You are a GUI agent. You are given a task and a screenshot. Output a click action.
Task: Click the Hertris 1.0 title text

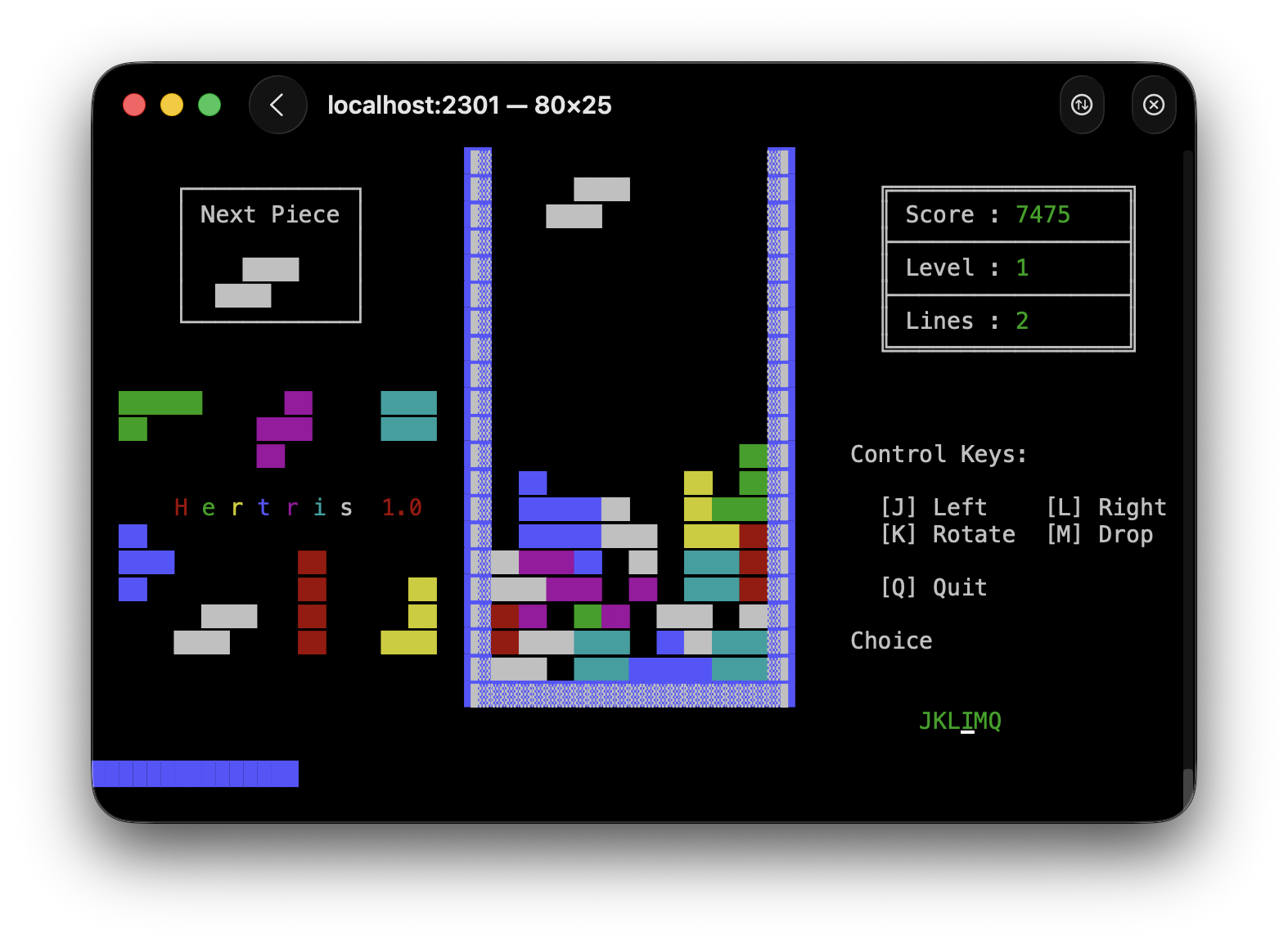click(x=296, y=506)
